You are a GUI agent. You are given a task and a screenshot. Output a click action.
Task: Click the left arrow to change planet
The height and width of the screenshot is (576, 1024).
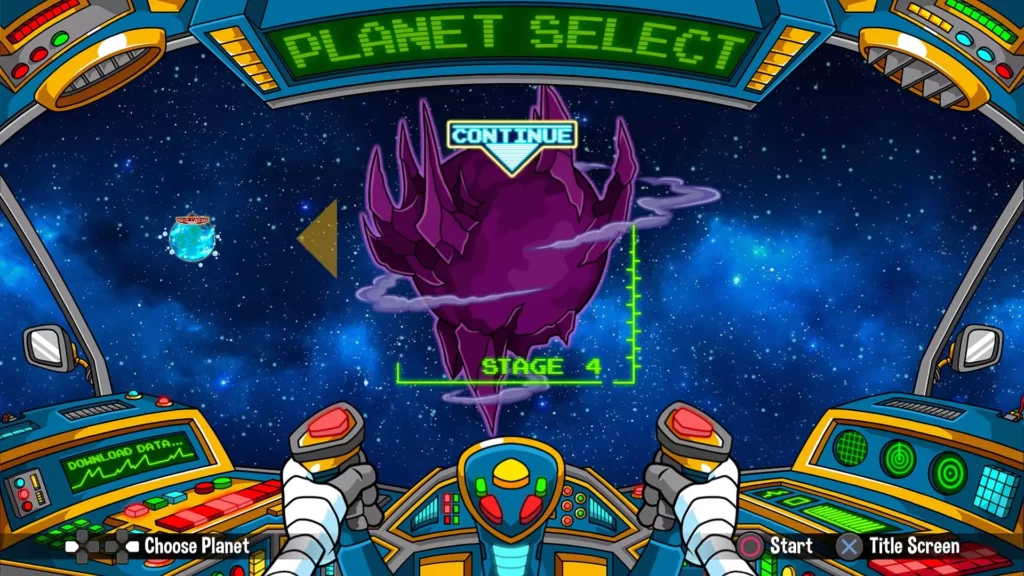(x=320, y=238)
